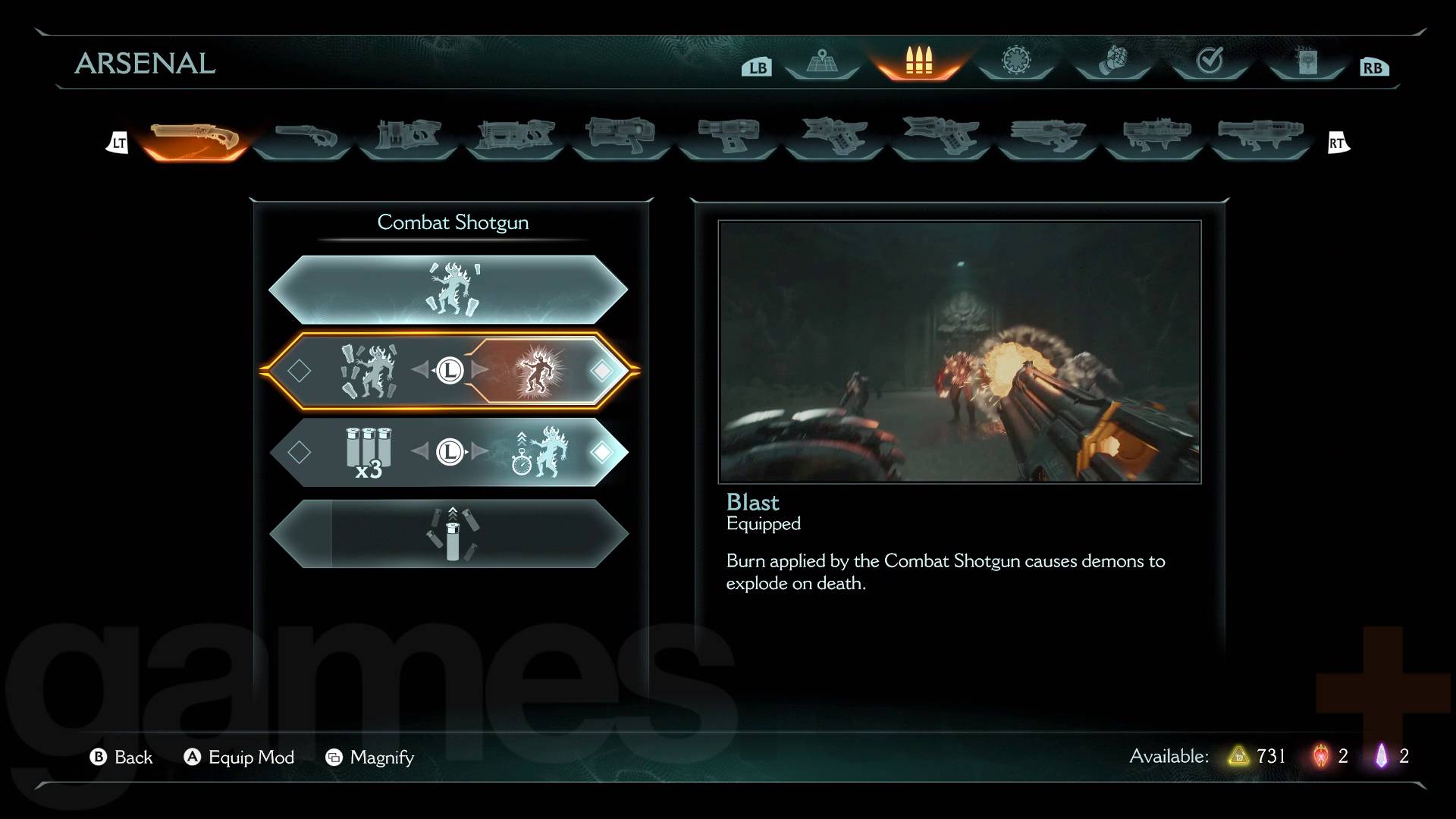1456x819 pixels.
Task: Select the x3 shells upgrade option
Action: 369,453
